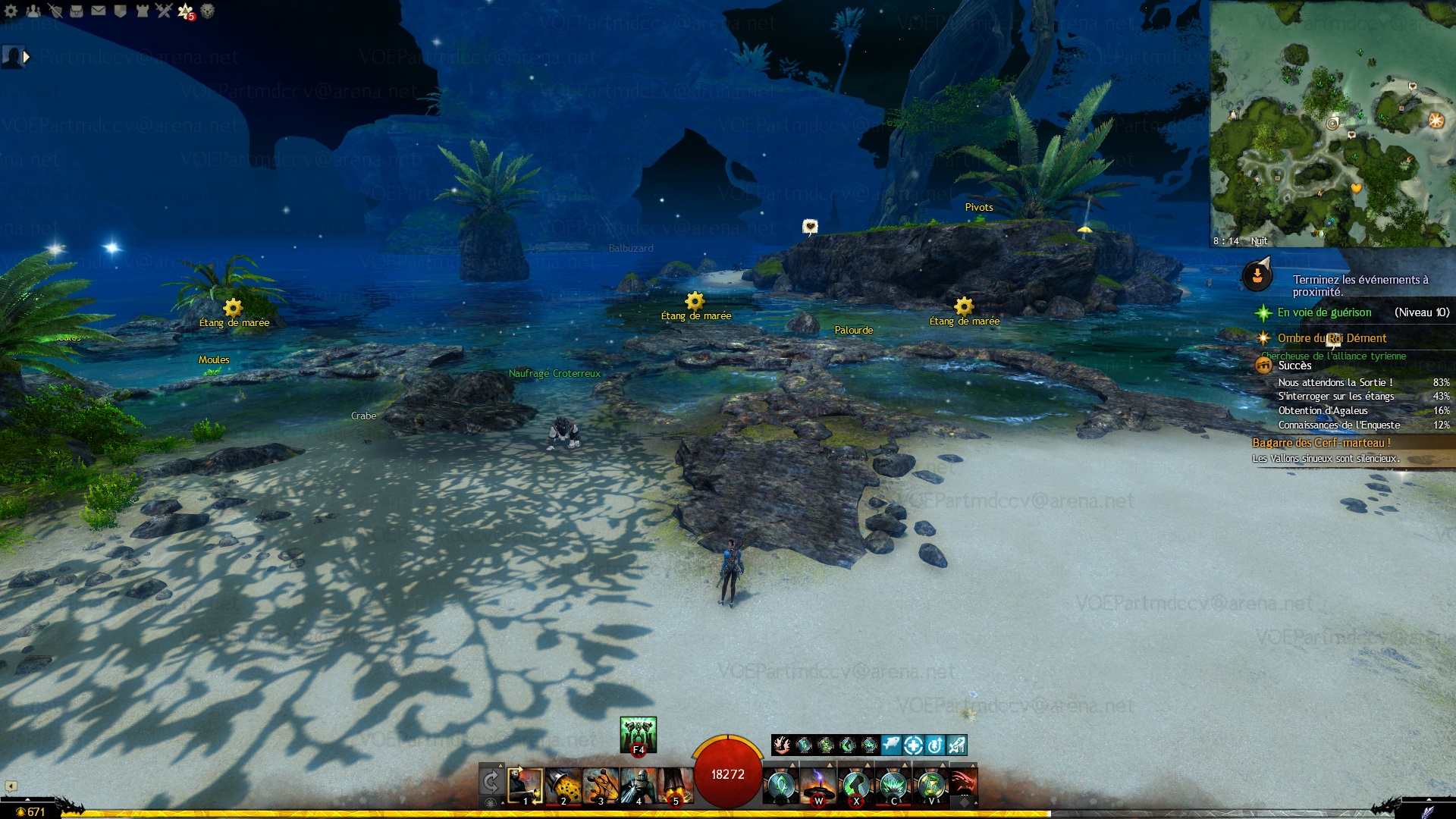
Task: Open the crossed swords PvP panel
Action: click(x=164, y=11)
